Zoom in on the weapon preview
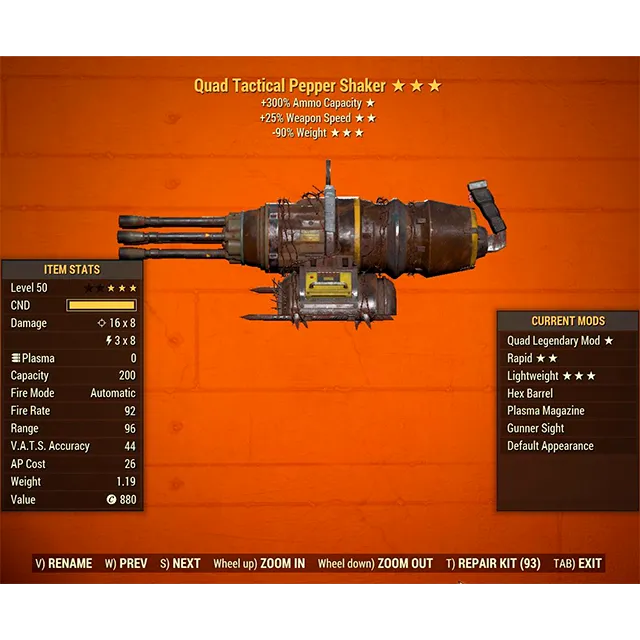 click(x=259, y=564)
